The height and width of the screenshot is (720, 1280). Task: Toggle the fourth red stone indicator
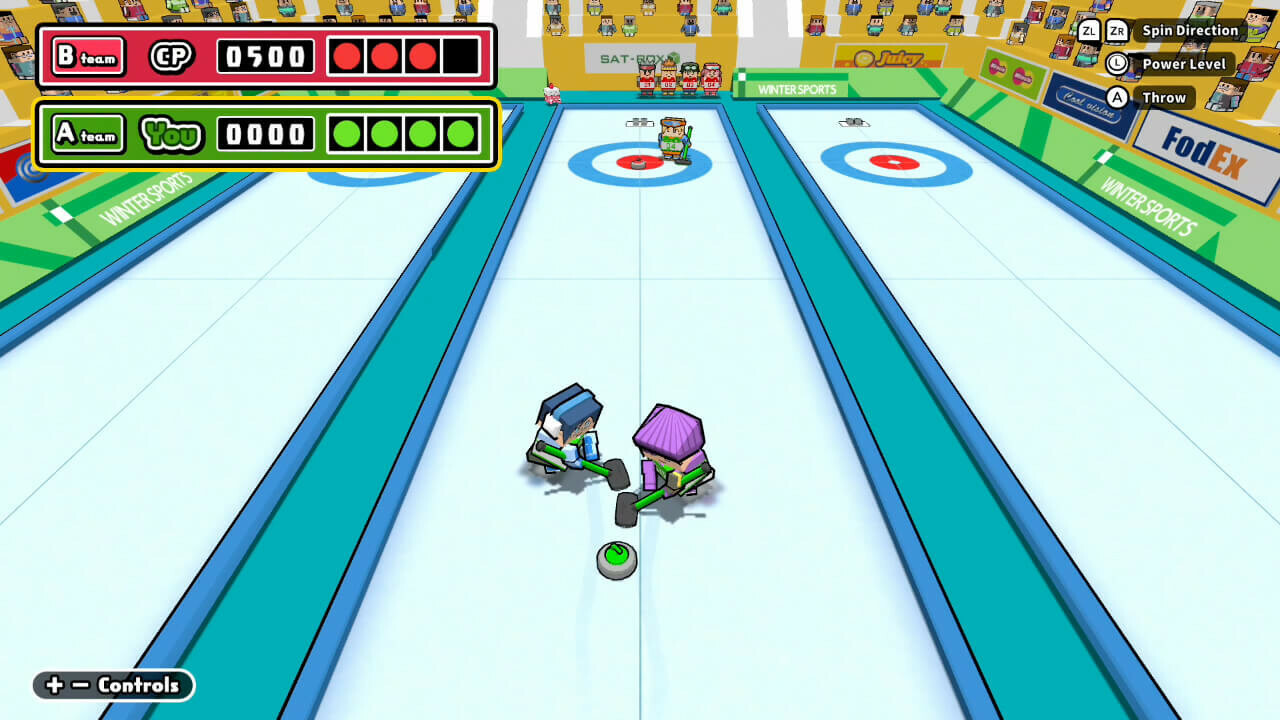coord(462,58)
